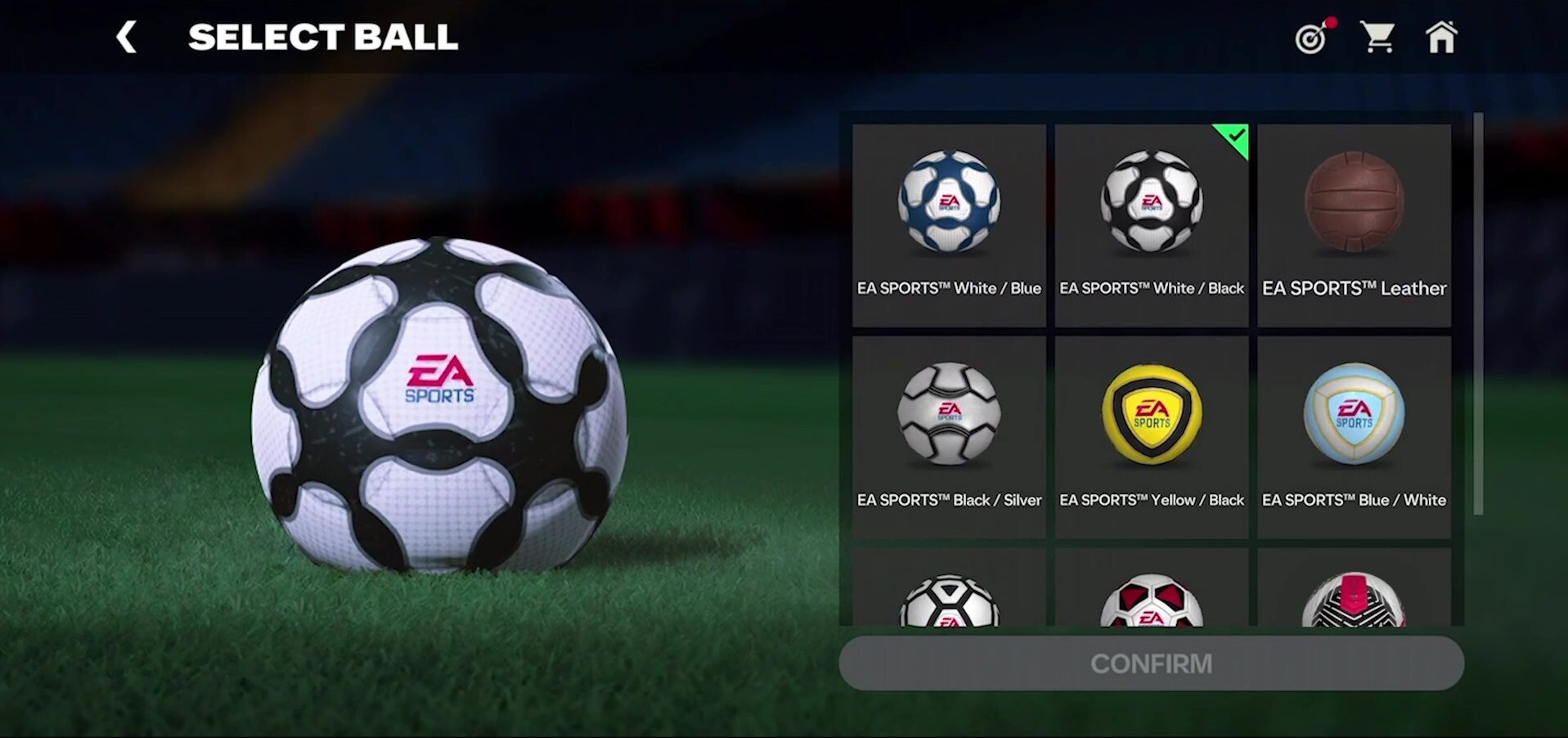The image size is (1568, 738).
Task: Select the EA SPORTS Blue / White ball
Action: 1354,416
